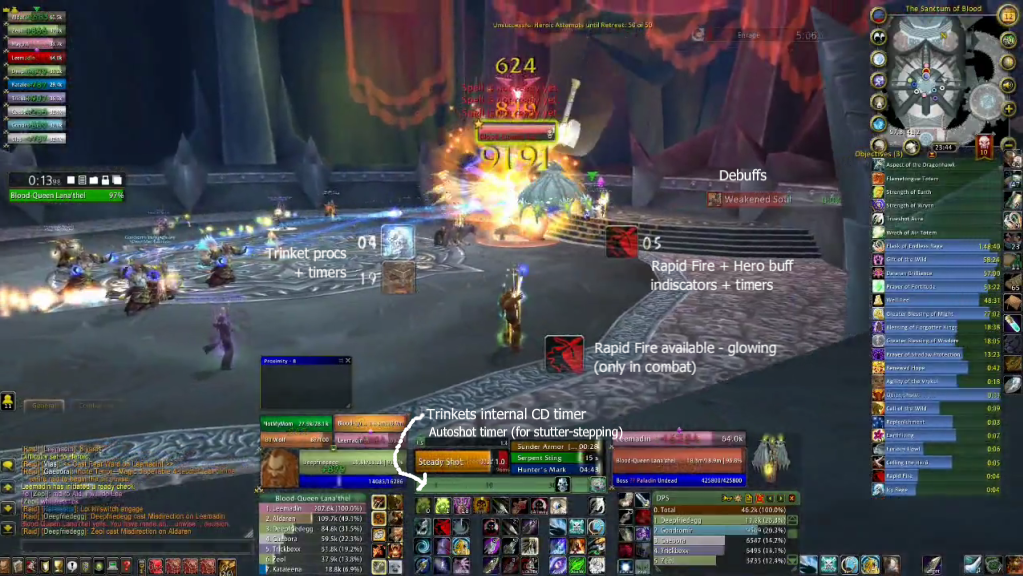This screenshot has width=1023, height=576.
Task: Click the glowing Rapid Fire available icon
Action: click(x=564, y=355)
